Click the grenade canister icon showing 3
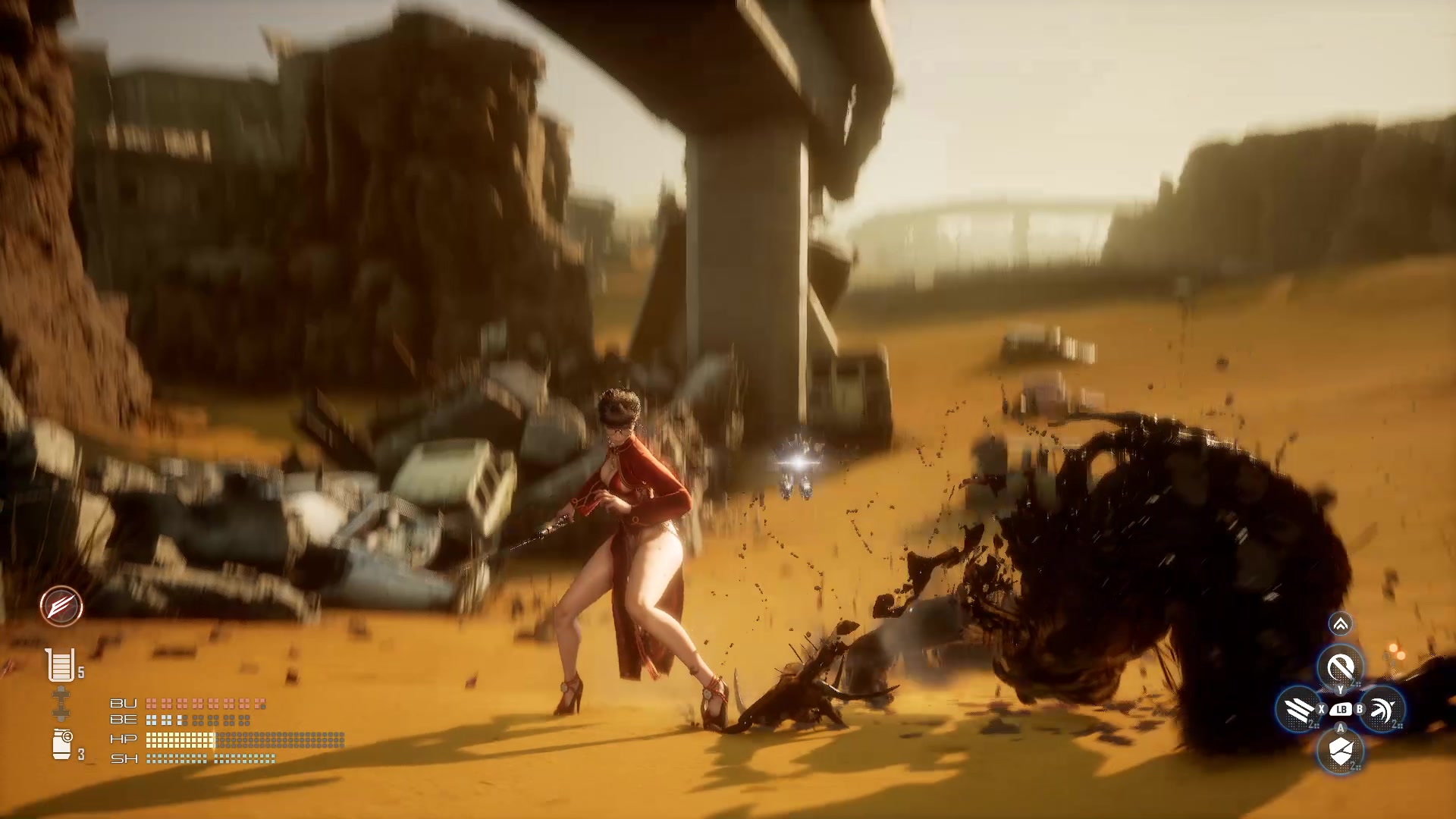The height and width of the screenshot is (819, 1456). coord(62,743)
